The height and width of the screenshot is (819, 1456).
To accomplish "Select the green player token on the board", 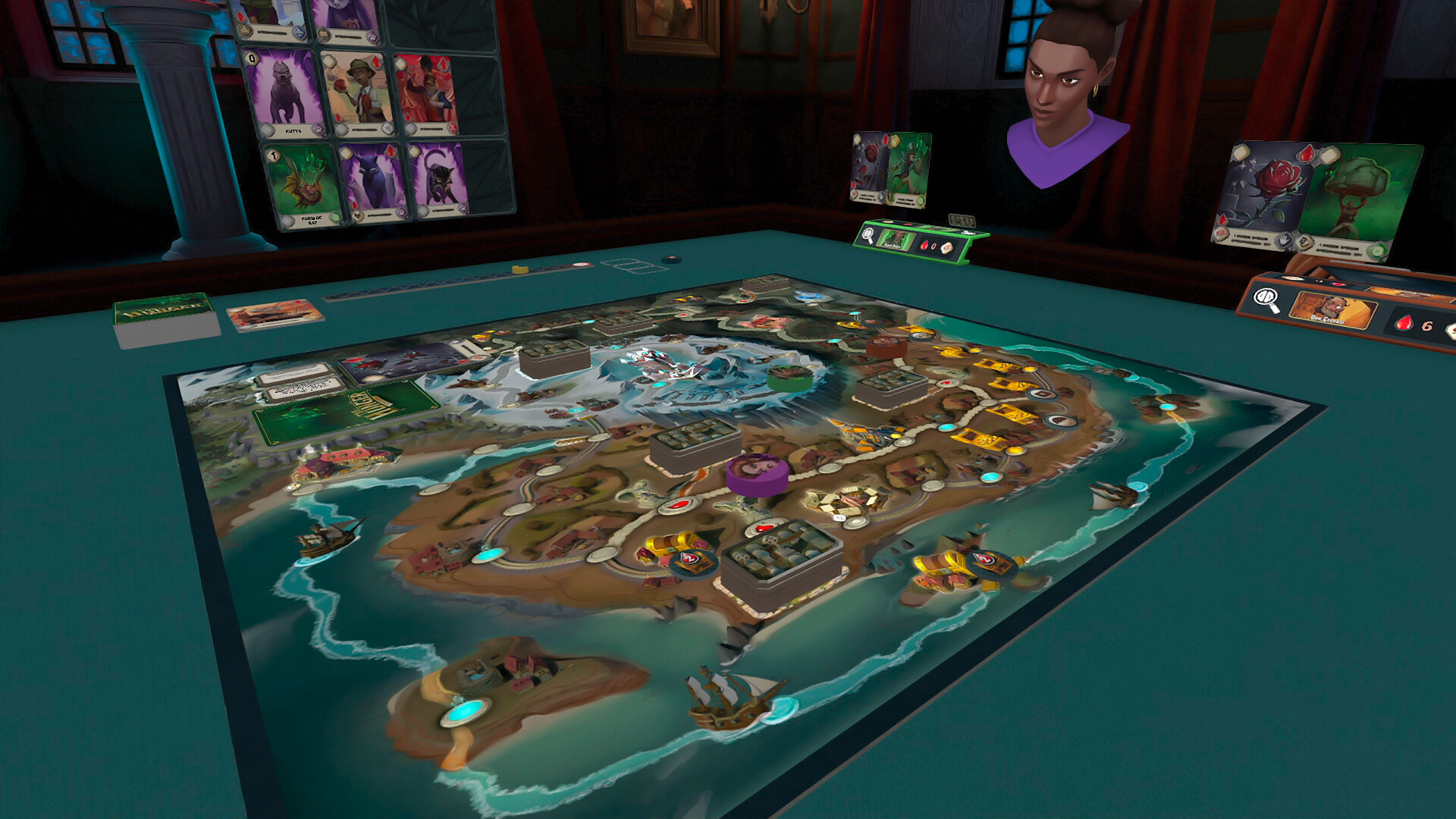I will click(x=789, y=375).
